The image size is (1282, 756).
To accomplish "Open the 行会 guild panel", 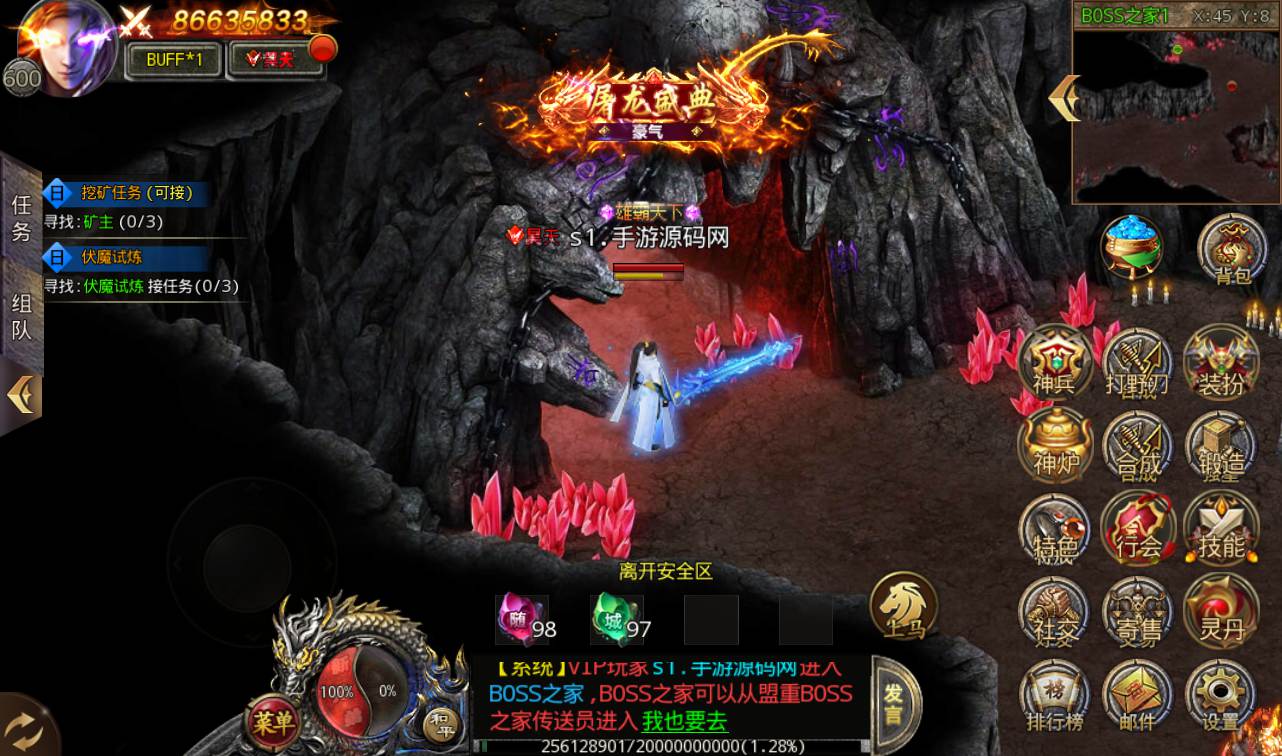I will coord(1137,528).
